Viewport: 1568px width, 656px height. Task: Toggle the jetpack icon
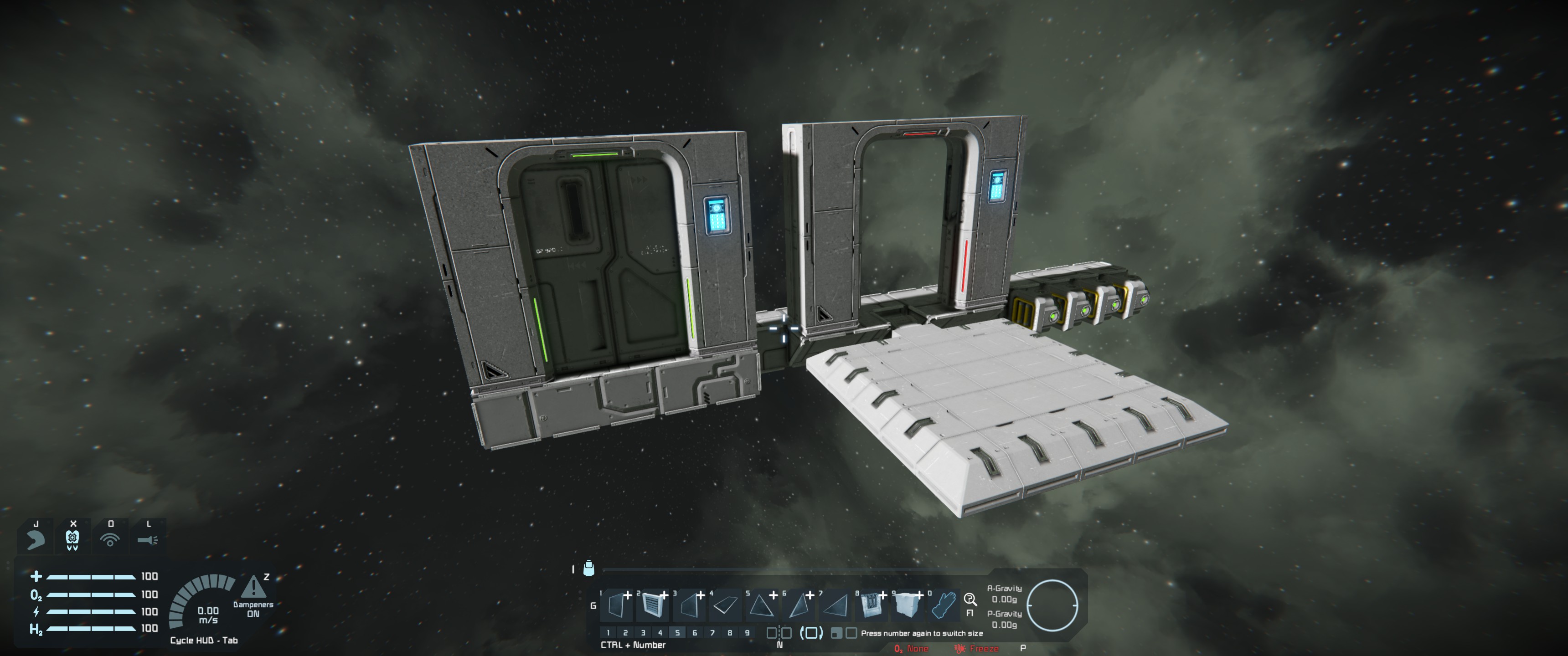coord(35,539)
